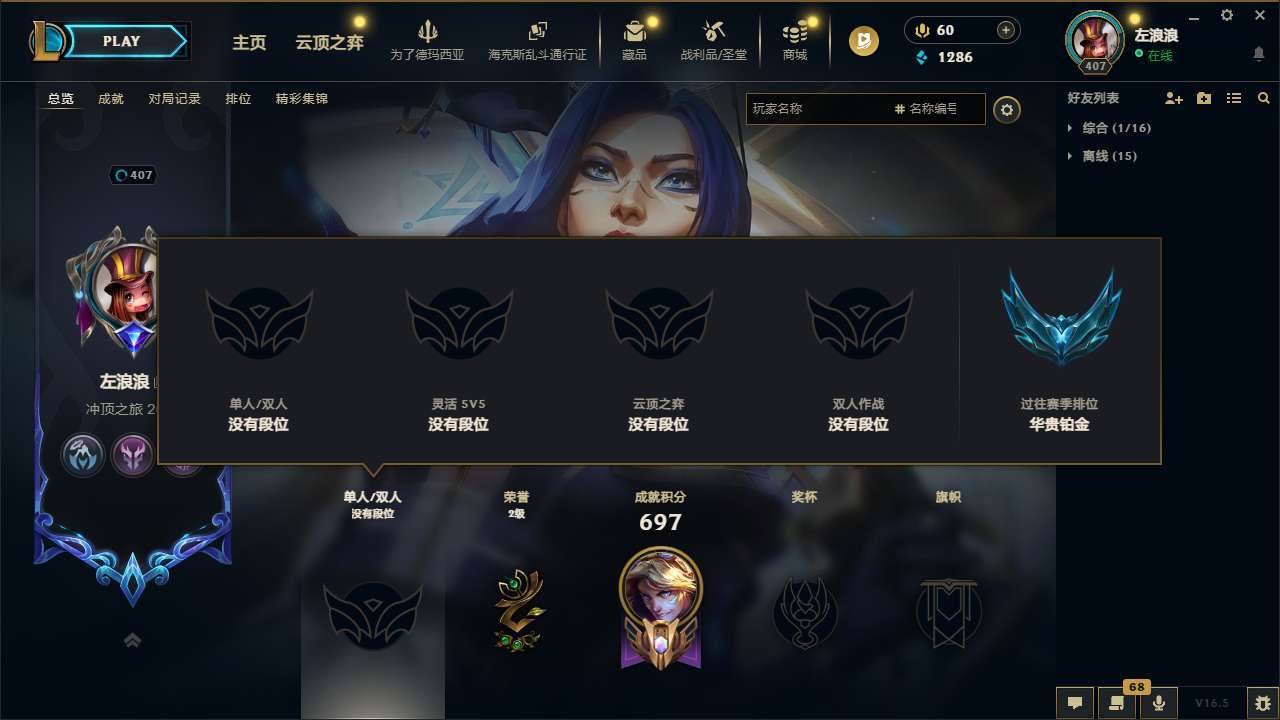Open the 战利品/圣堂 loot page
This screenshot has width=1280, height=720.
715,40
